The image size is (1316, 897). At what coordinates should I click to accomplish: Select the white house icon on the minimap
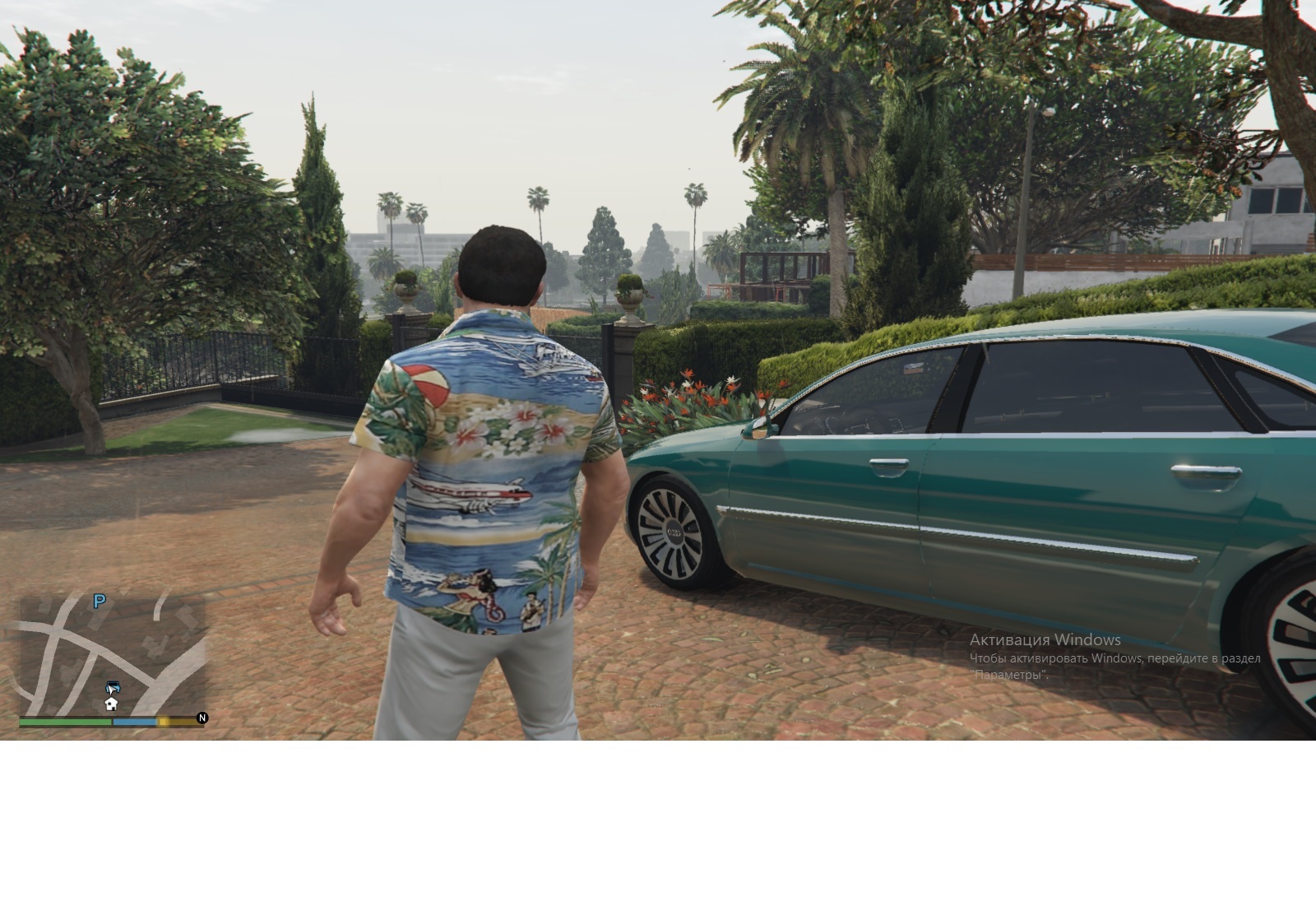click(111, 704)
